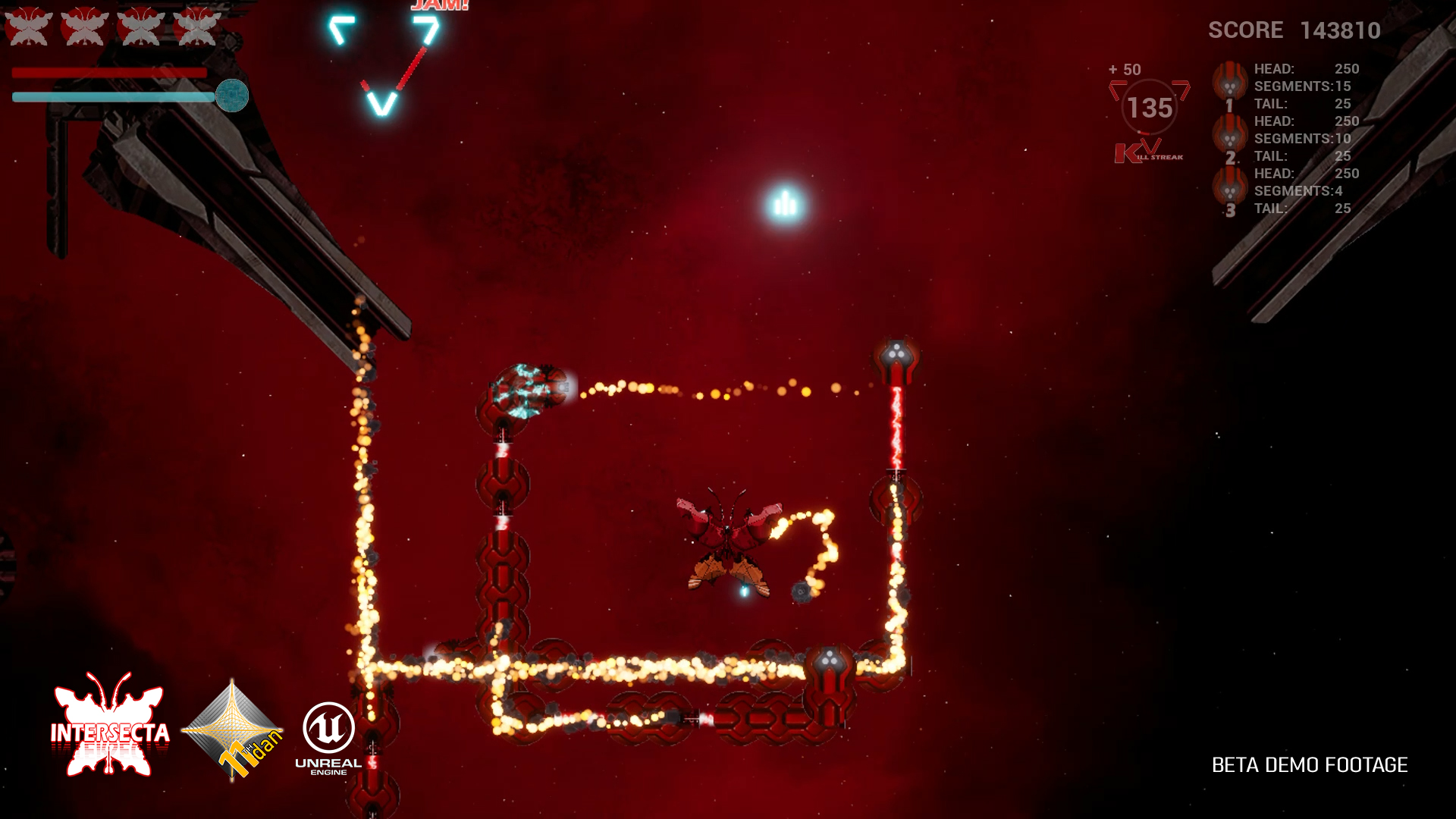Click the Intersecta butterfly logo
Screen dimensions: 1456x819
110,725
